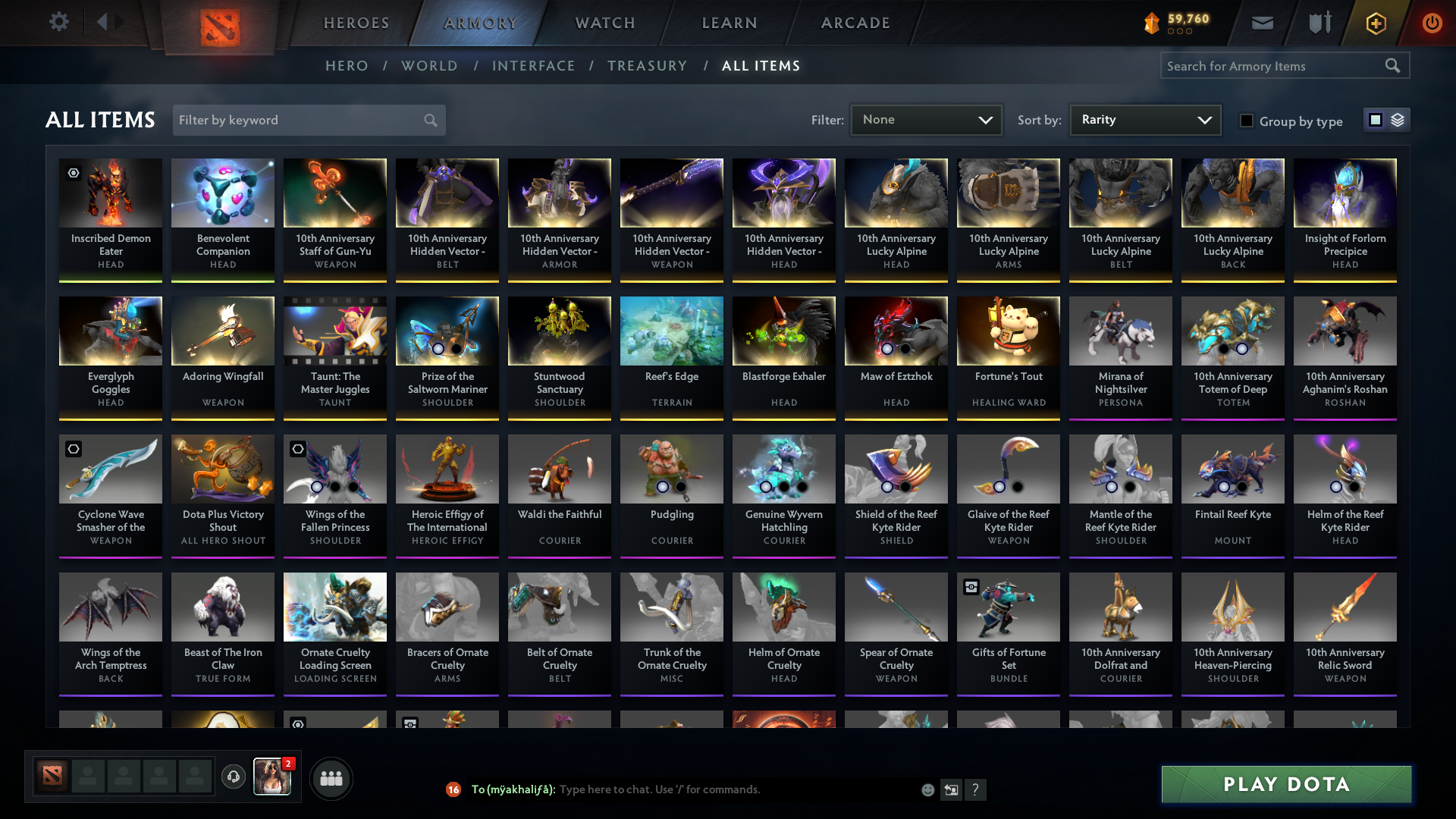
Task: Open the TREASURY section
Action: point(647,66)
